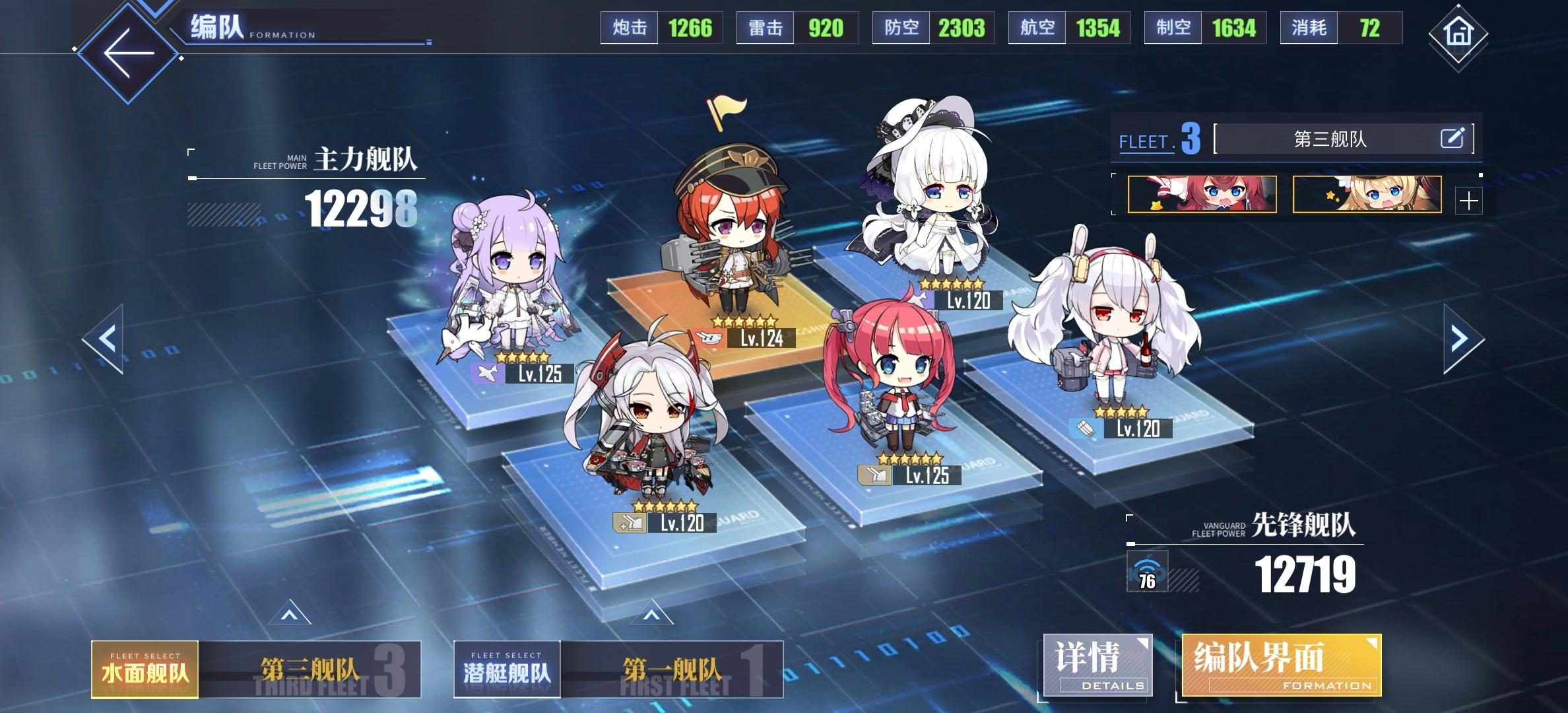Add a commander cat with plus button

1468,201
